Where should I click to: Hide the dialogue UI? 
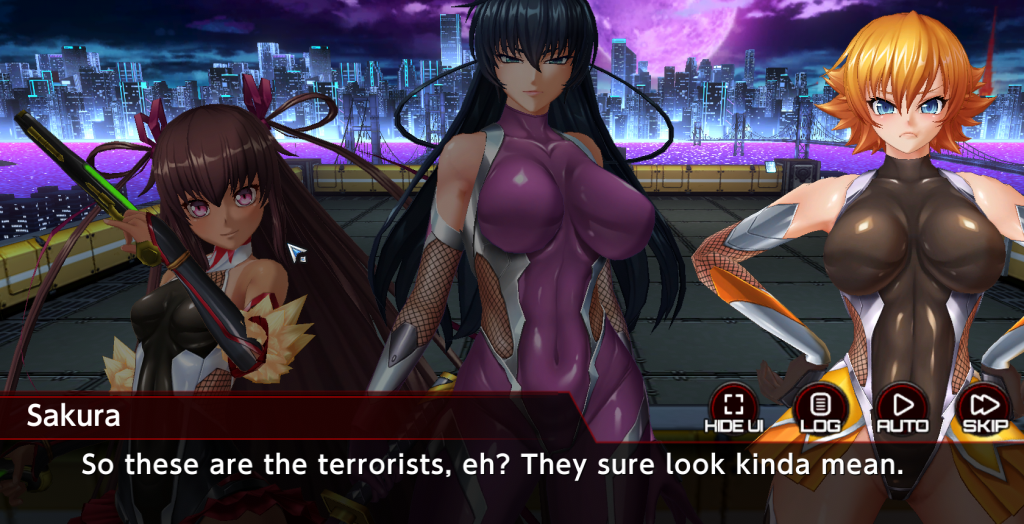pos(734,407)
